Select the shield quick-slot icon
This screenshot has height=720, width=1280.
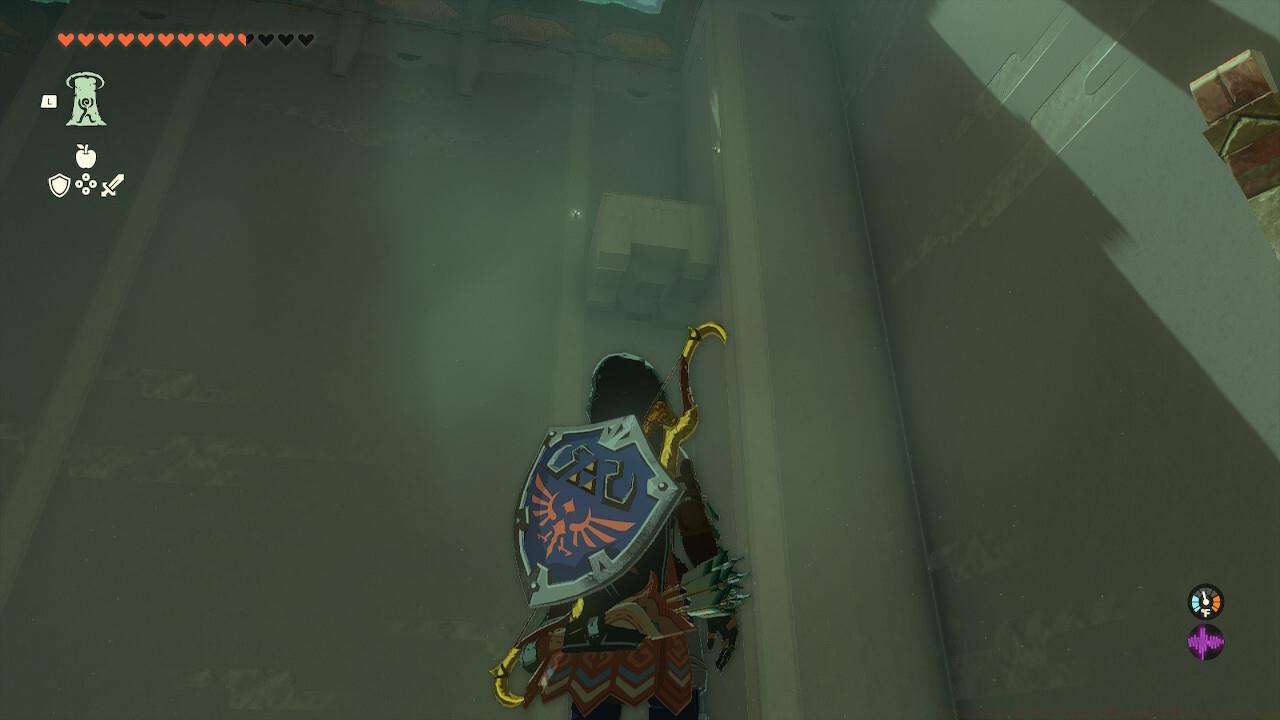[58, 184]
